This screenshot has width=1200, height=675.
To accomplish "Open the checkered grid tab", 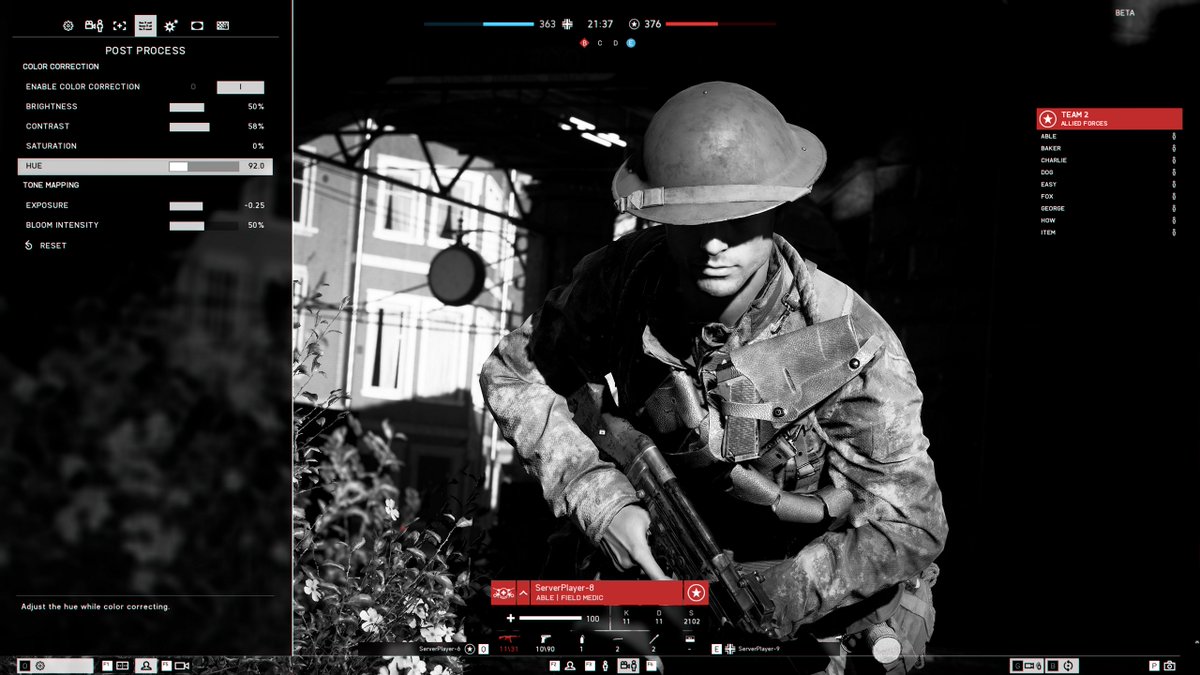I will [x=223, y=26].
